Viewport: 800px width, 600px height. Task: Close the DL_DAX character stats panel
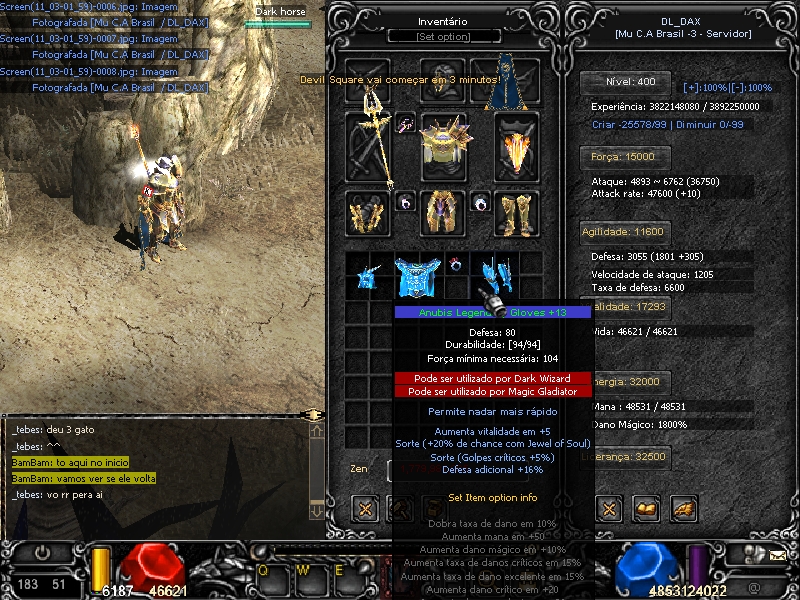click(x=609, y=508)
